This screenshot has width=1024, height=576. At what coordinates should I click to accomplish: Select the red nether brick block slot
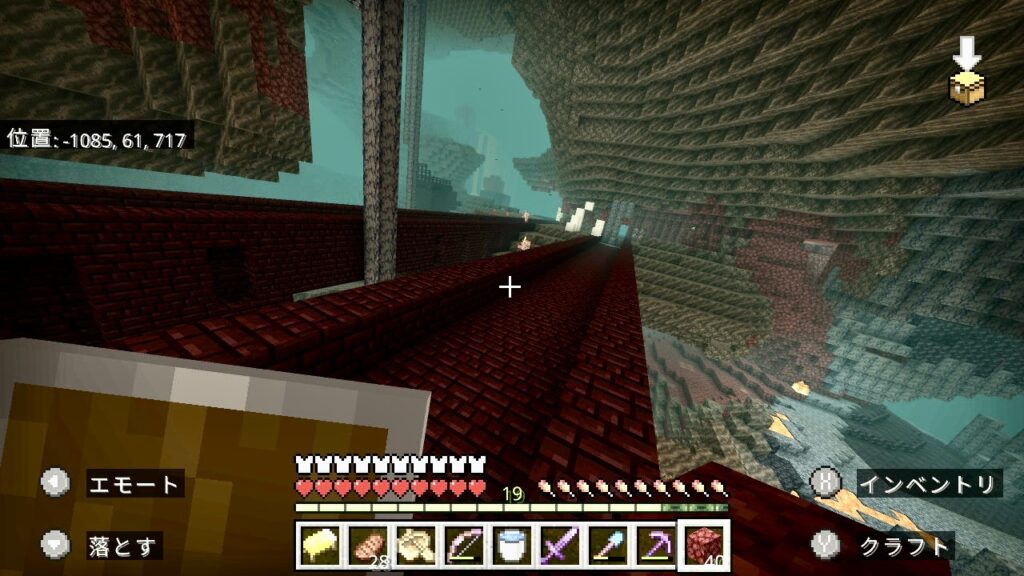coord(704,545)
